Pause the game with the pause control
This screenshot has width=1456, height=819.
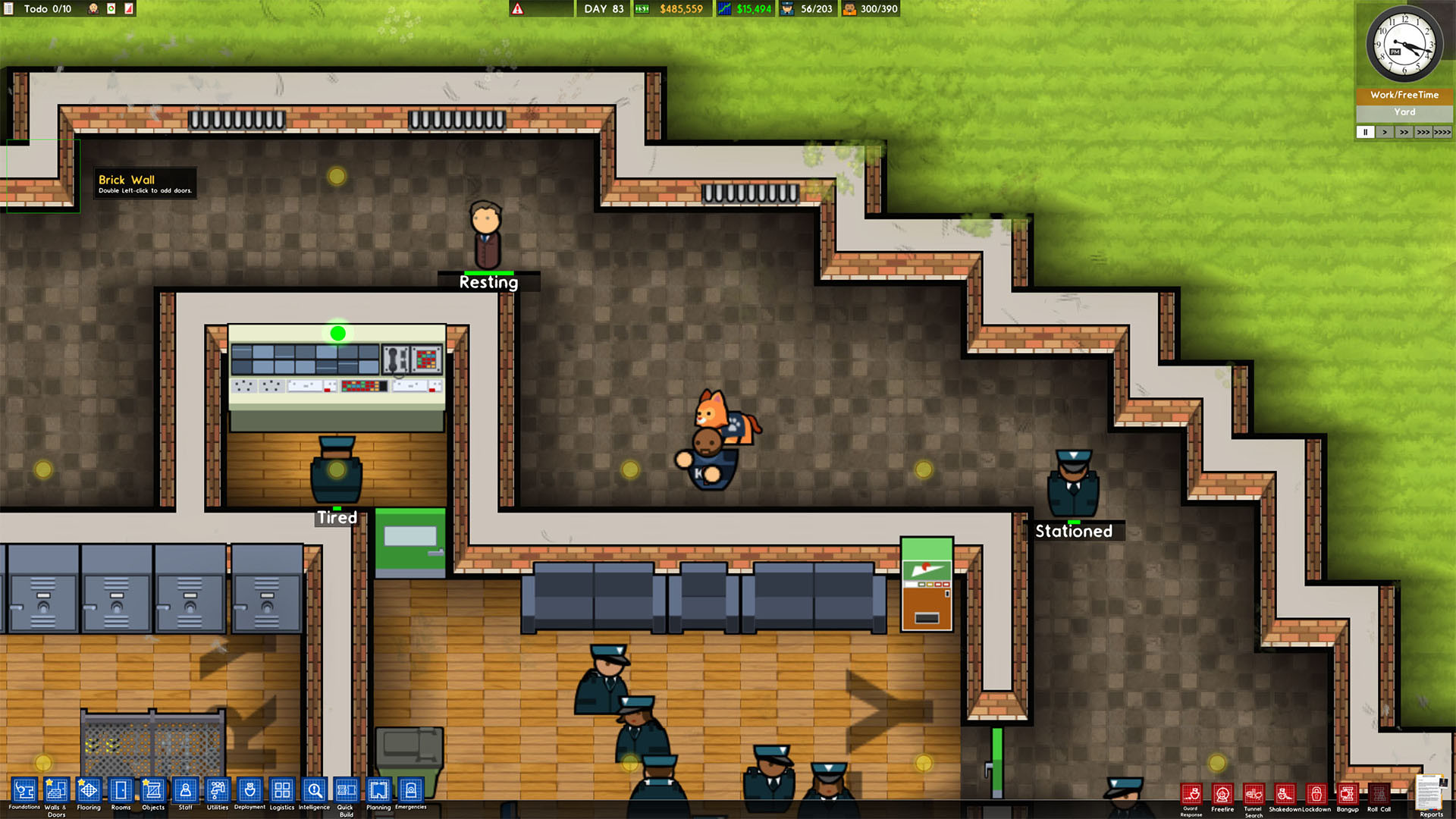coord(1366,131)
